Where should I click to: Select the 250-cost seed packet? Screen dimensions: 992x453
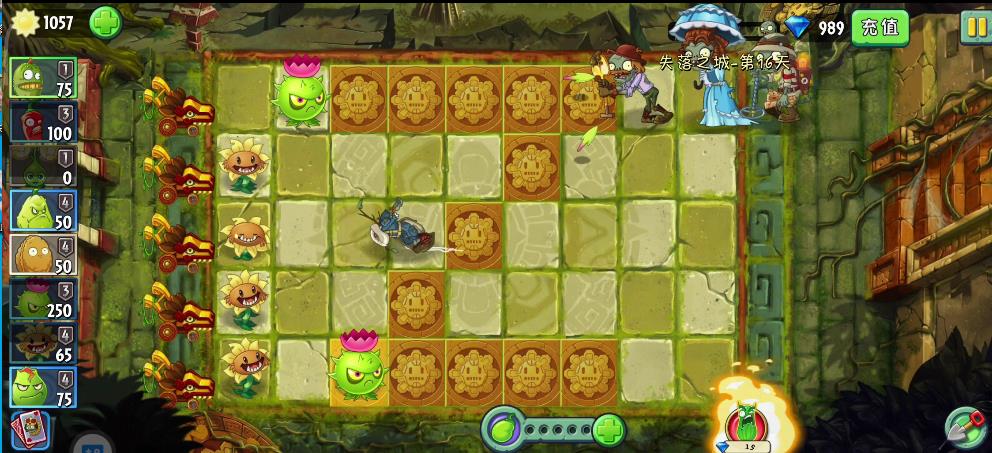pos(42,299)
